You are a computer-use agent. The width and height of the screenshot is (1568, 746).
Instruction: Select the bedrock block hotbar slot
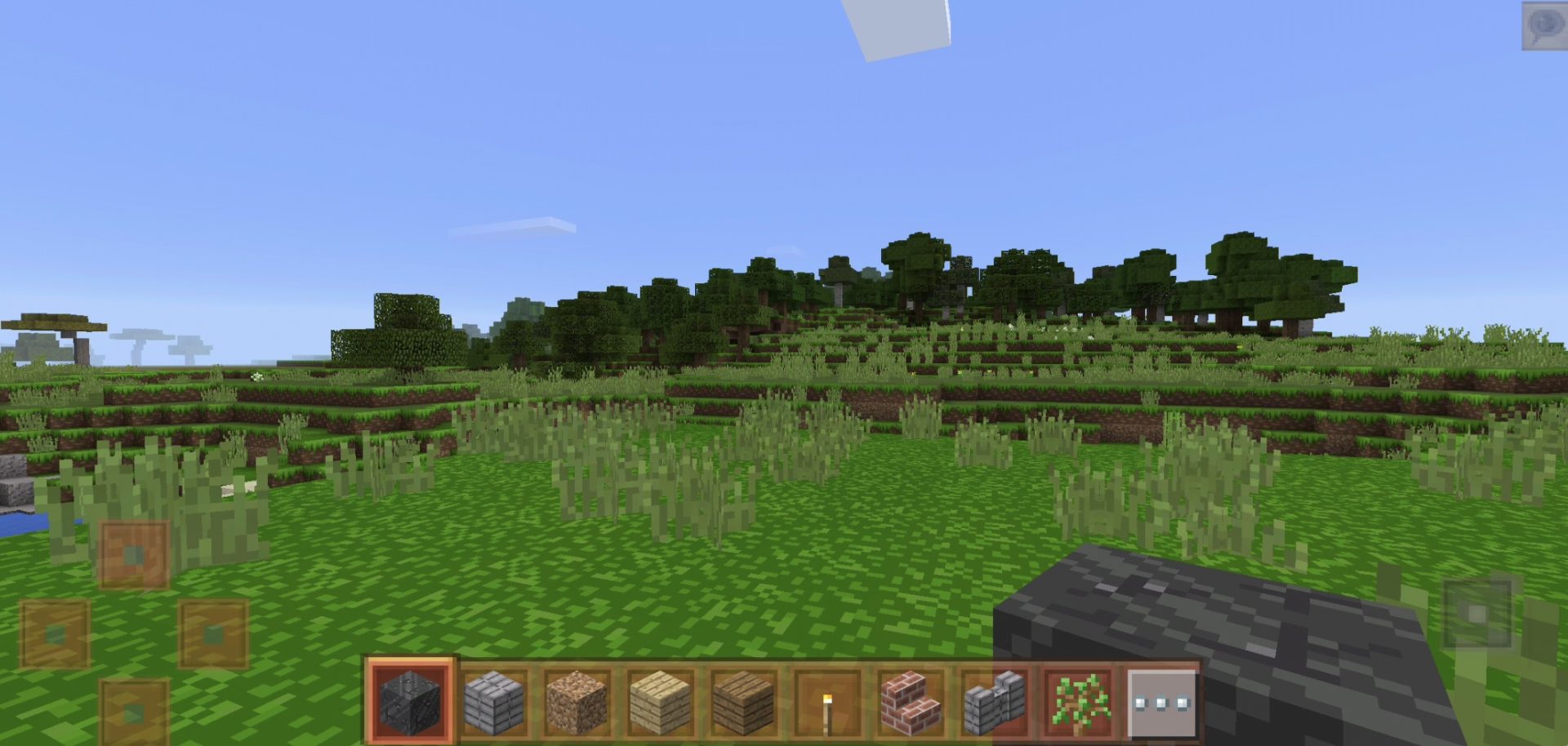(x=410, y=700)
